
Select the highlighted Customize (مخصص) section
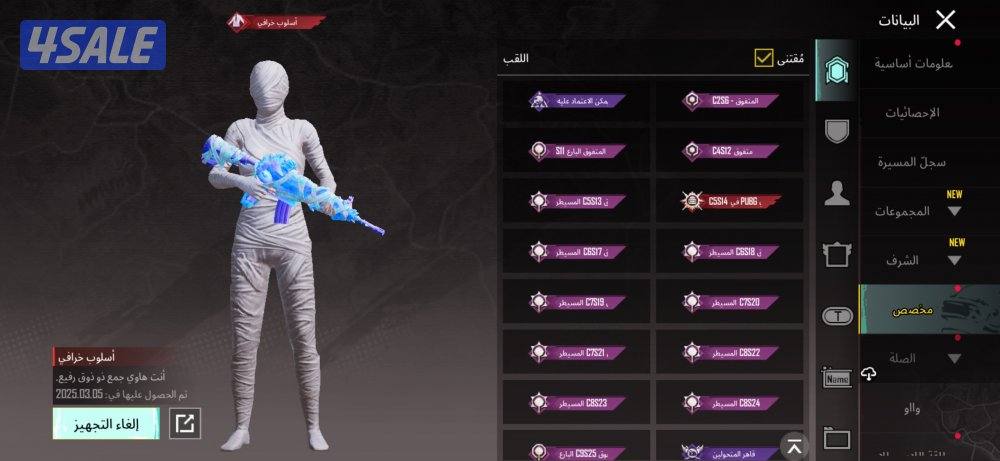pos(912,310)
